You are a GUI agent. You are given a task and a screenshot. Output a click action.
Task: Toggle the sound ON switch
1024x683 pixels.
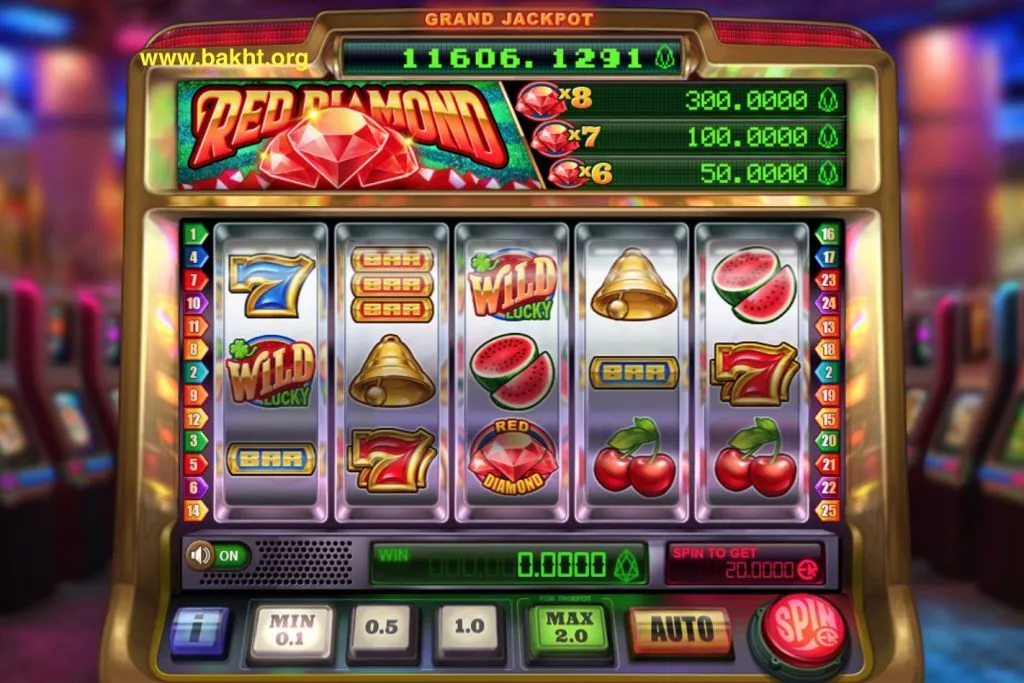click(x=217, y=555)
